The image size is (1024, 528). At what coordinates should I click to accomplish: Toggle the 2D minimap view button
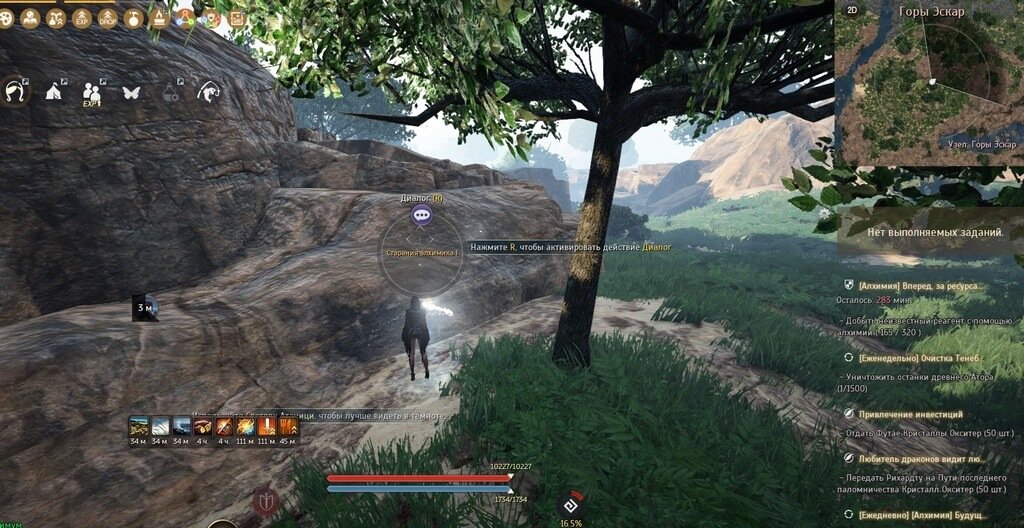853,10
